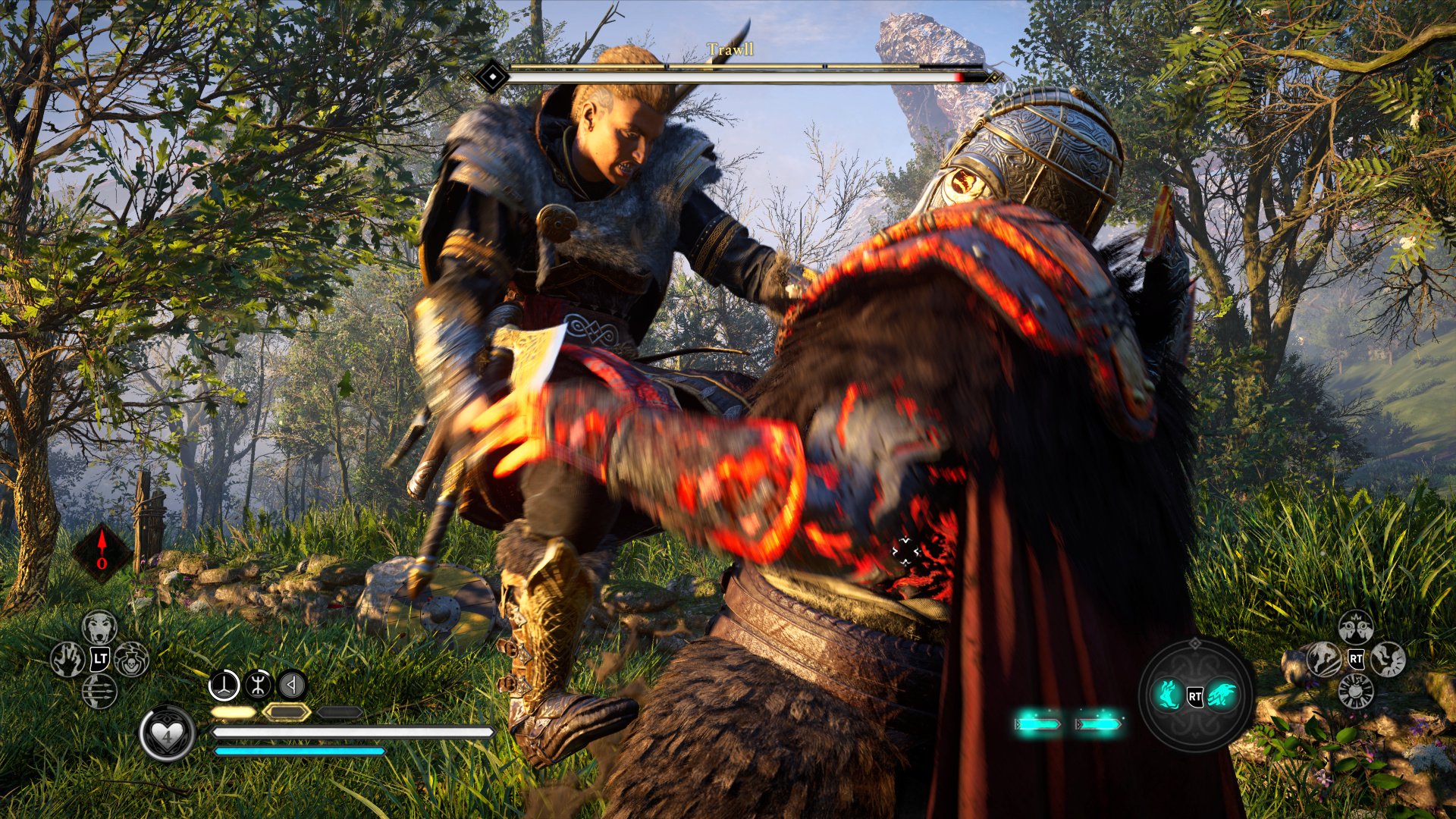Viewport: 1456px width, 819px height.
Task: Activate the bomb burst melee ability
Action: click(1356, 691)
